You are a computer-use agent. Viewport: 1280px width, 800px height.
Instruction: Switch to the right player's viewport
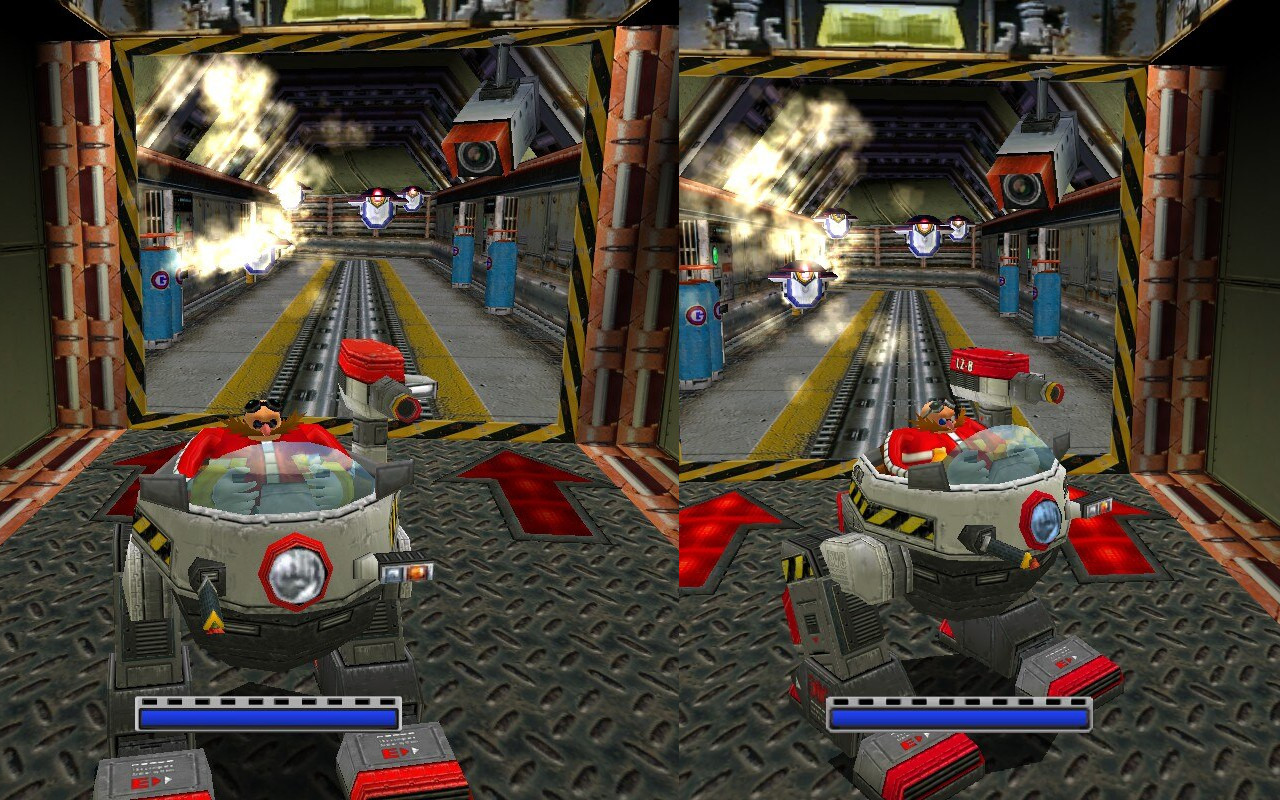pos(960,250)
